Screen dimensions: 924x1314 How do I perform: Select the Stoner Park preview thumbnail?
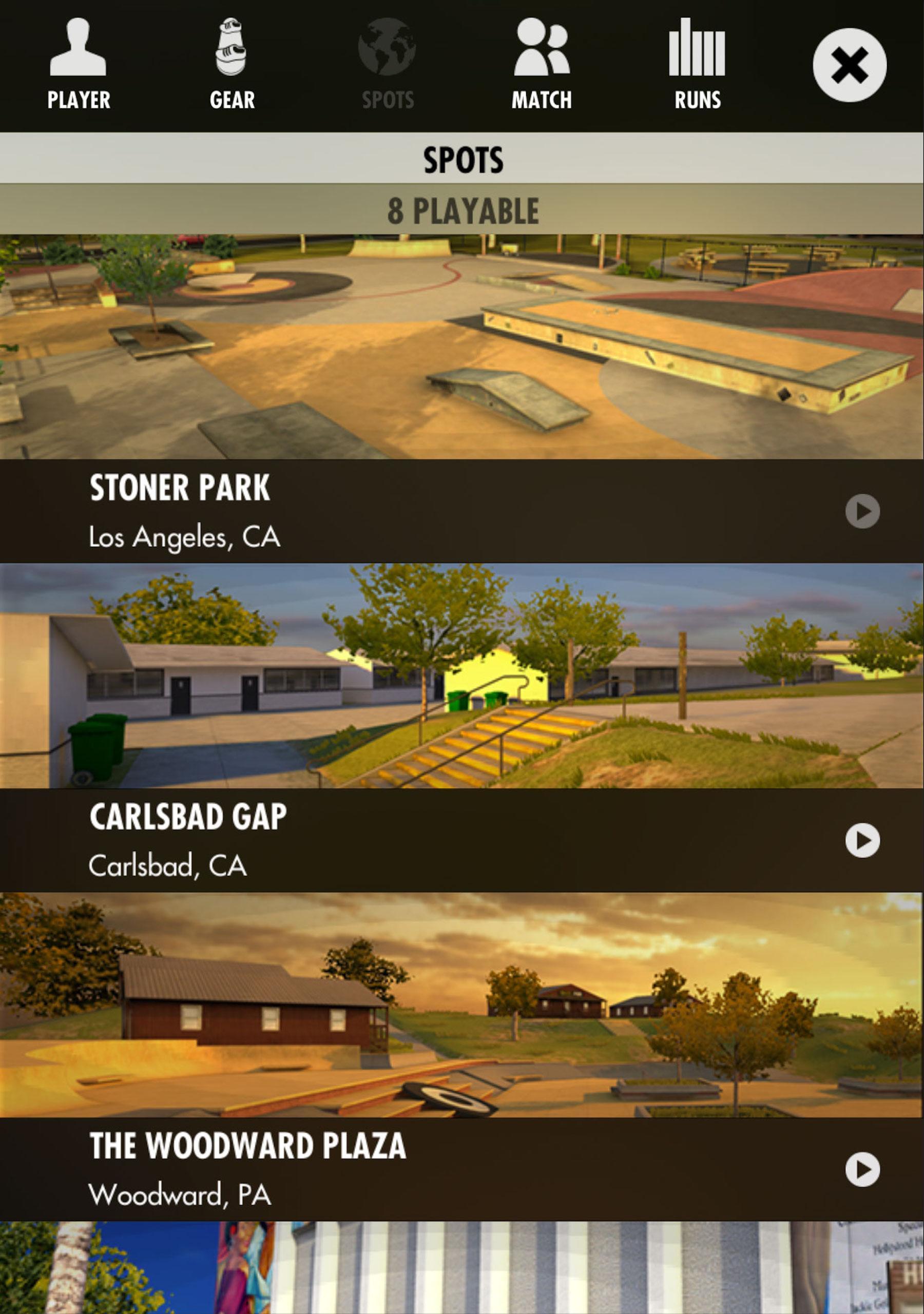[x=462, y=343]
